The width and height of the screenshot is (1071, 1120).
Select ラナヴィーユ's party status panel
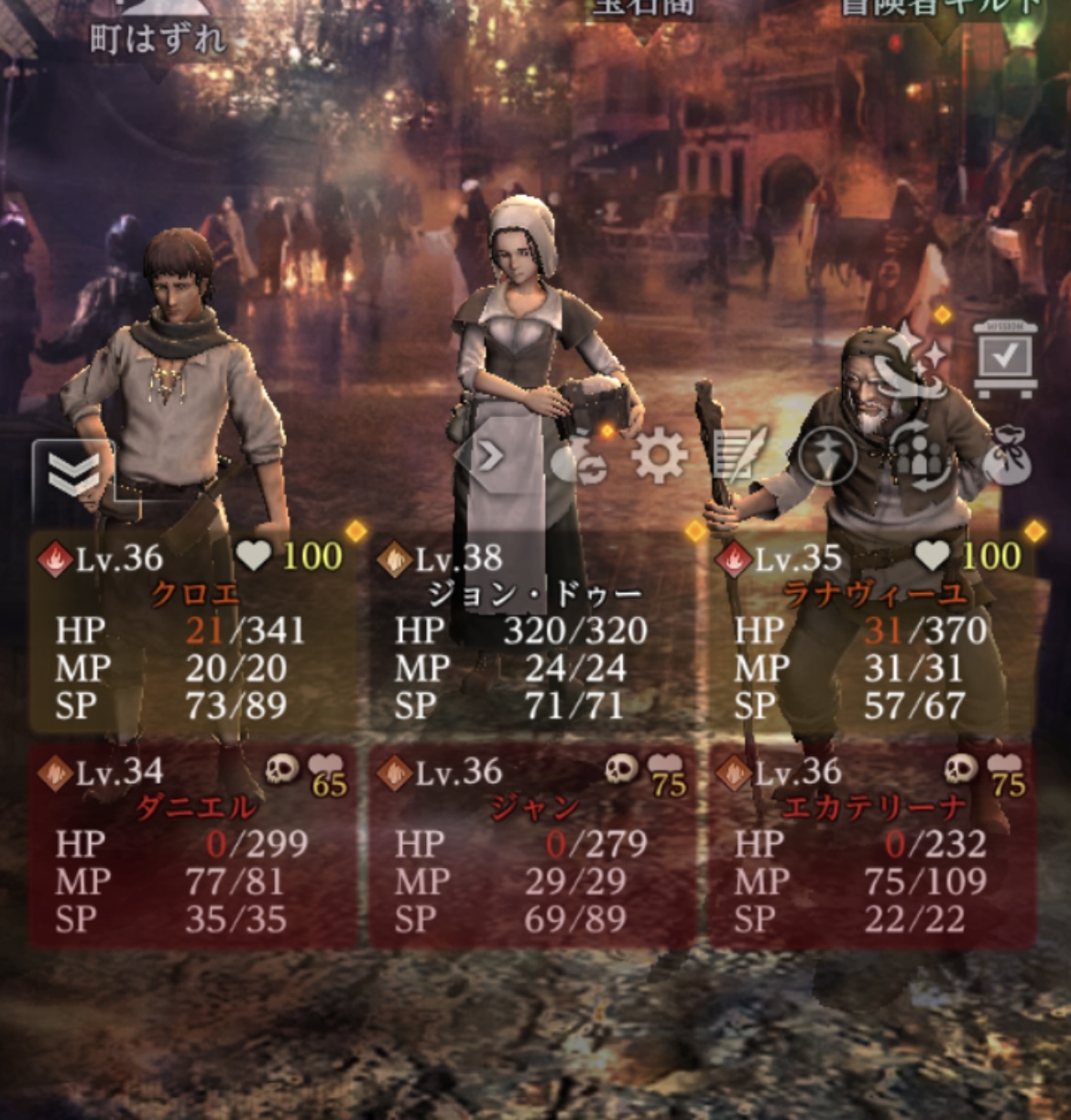873,631
